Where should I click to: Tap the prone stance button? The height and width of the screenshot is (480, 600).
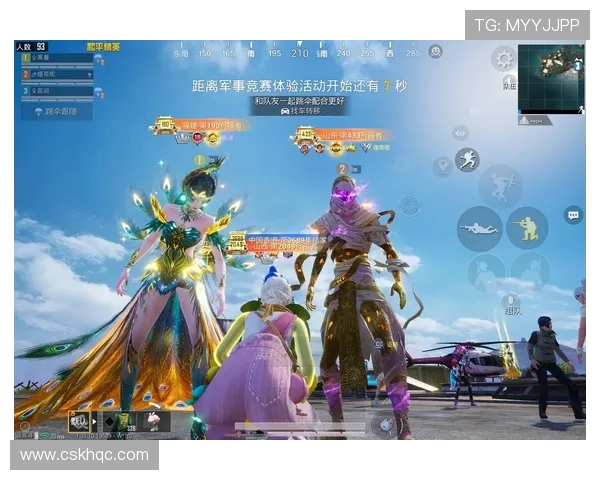[x=478, y=228]
